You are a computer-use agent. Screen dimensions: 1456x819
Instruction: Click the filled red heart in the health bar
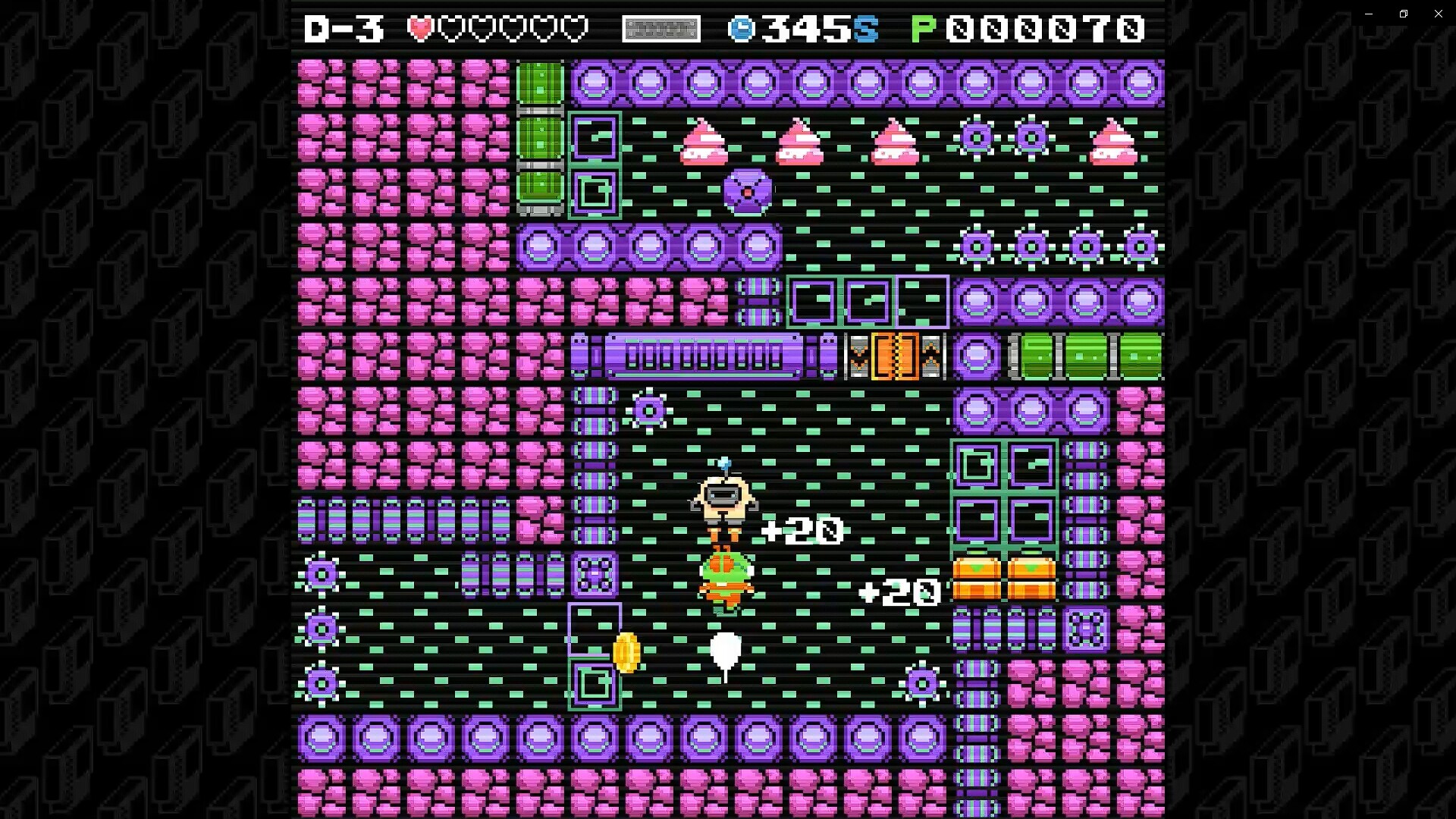[419, 30]
